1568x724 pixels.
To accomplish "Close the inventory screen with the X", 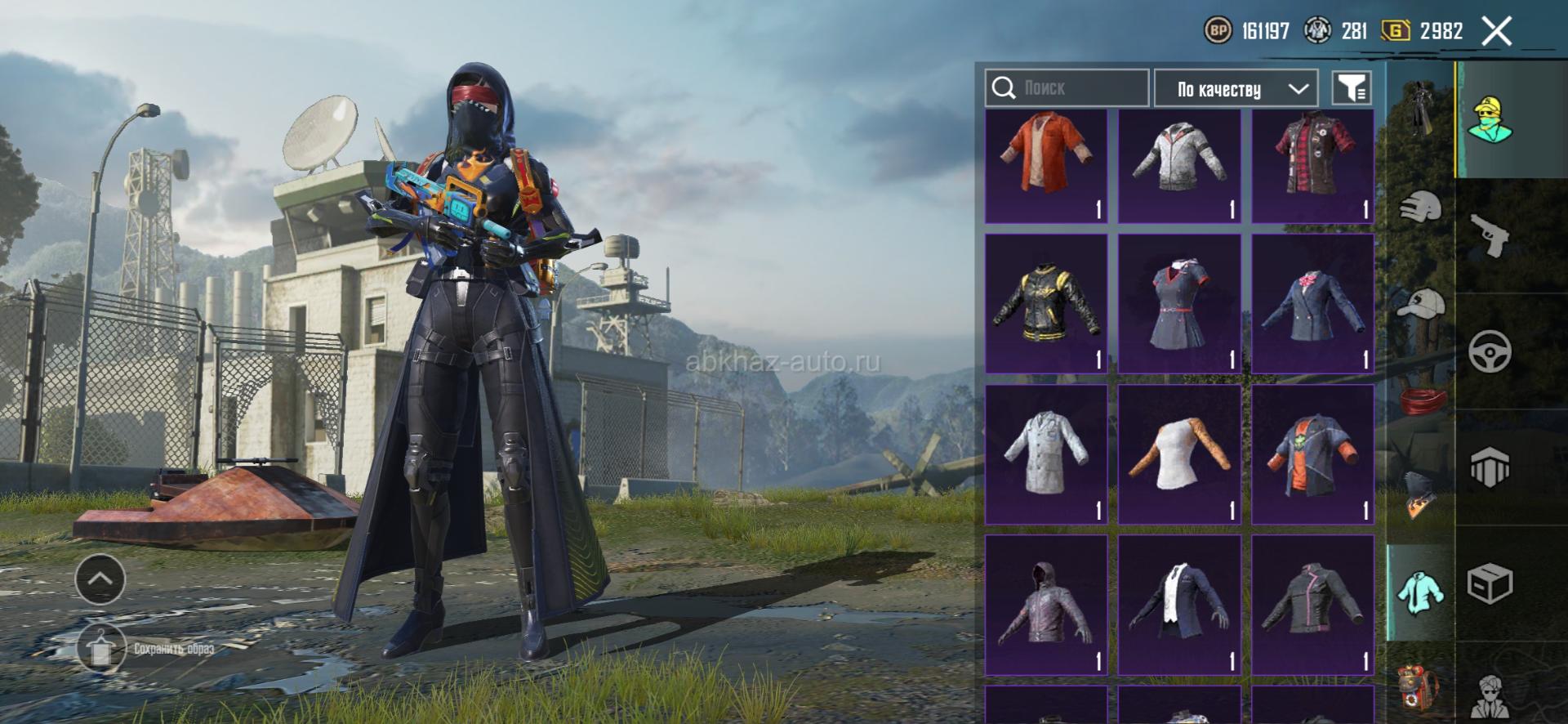I will [x=1496, y=32].
